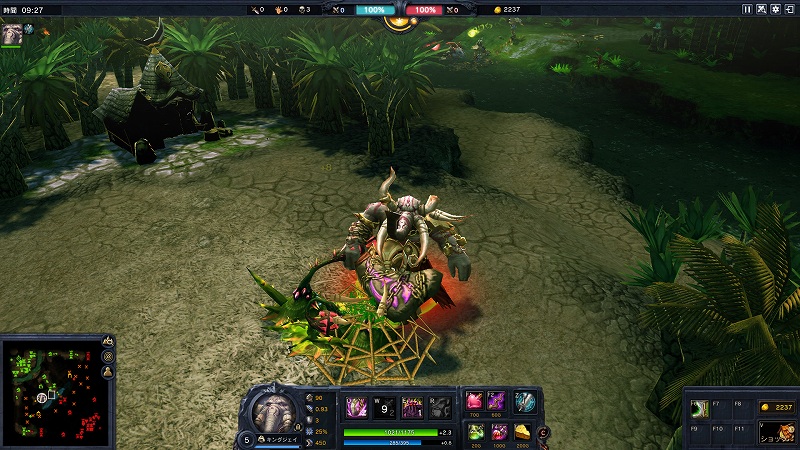The width and height of the screenshot is (800, 450).
Task: Click the exit door icon to leave the match
Action: coord(790,9)
